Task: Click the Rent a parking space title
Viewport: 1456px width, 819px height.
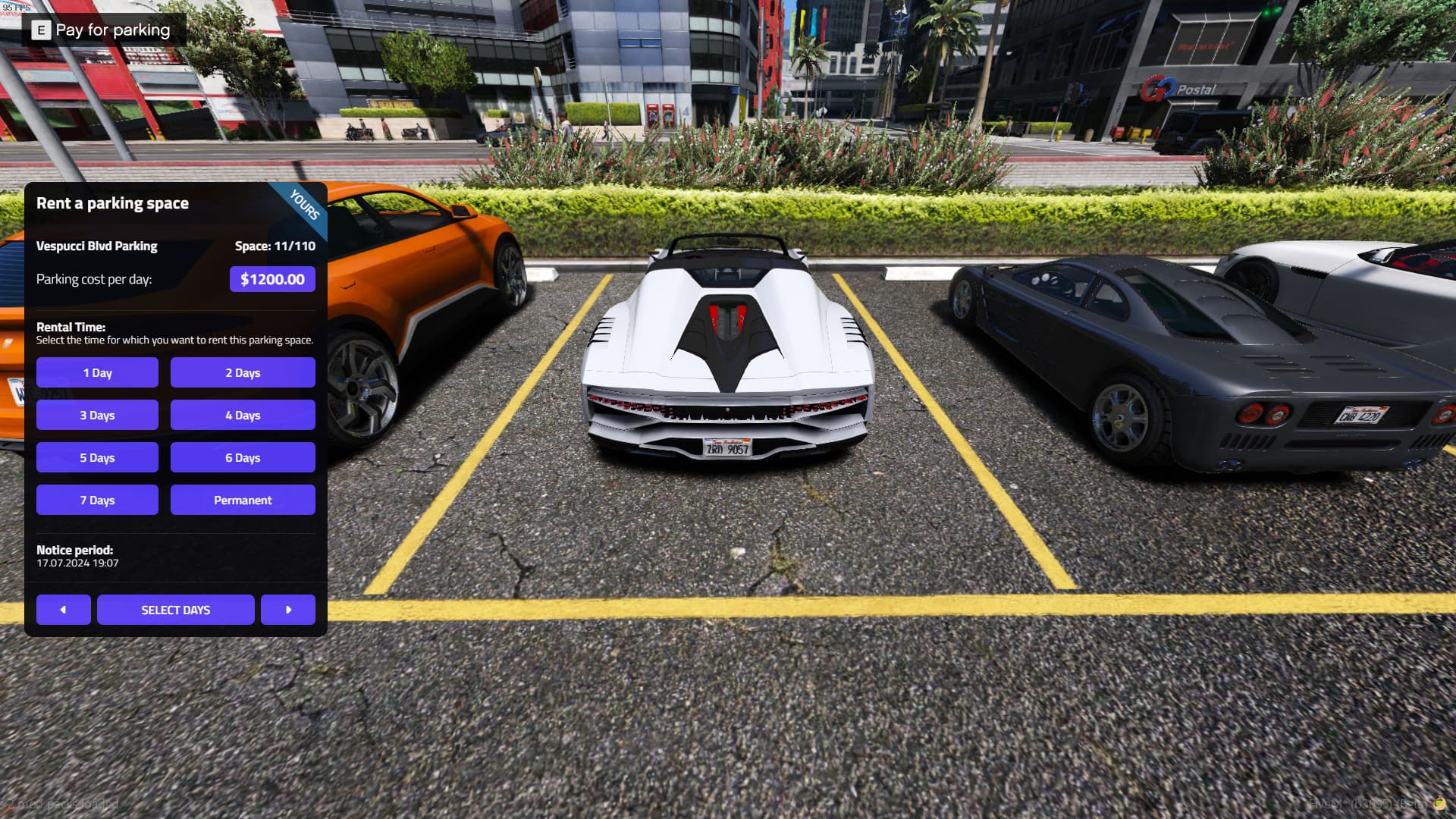Action: [114, 202]
